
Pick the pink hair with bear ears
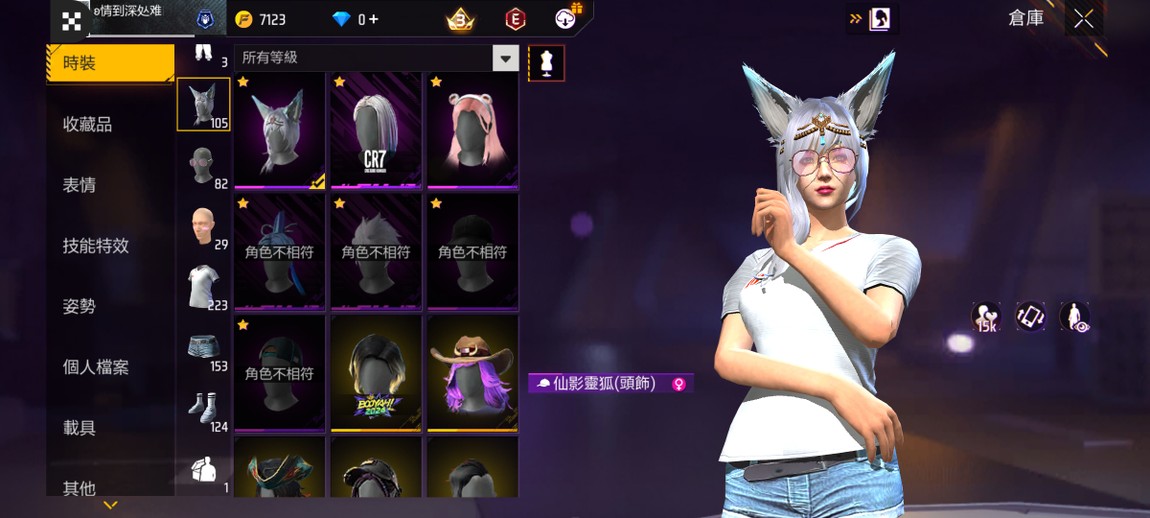click(x=472, y=130)
